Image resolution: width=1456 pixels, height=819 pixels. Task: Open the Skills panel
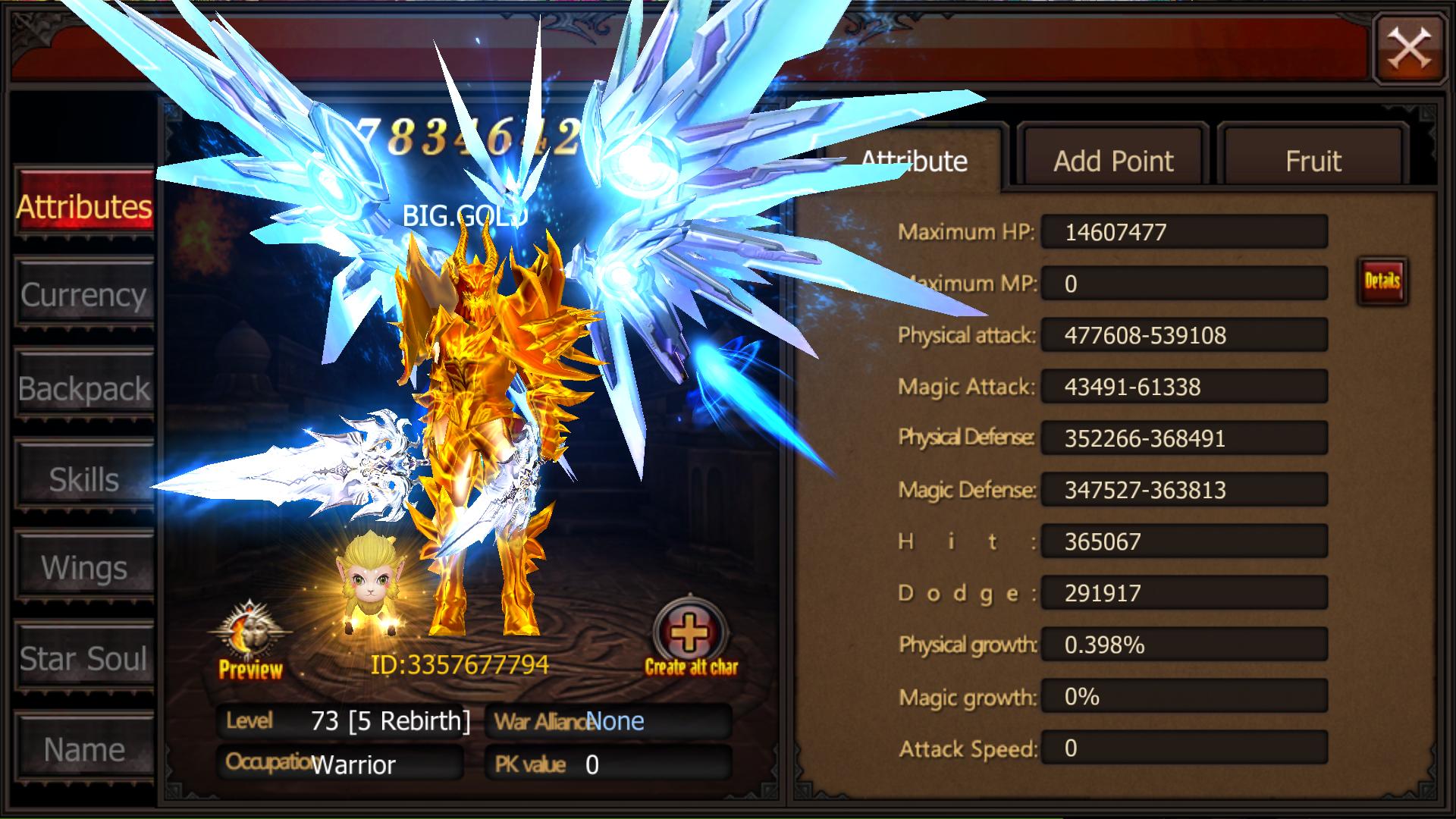point(85,478)
